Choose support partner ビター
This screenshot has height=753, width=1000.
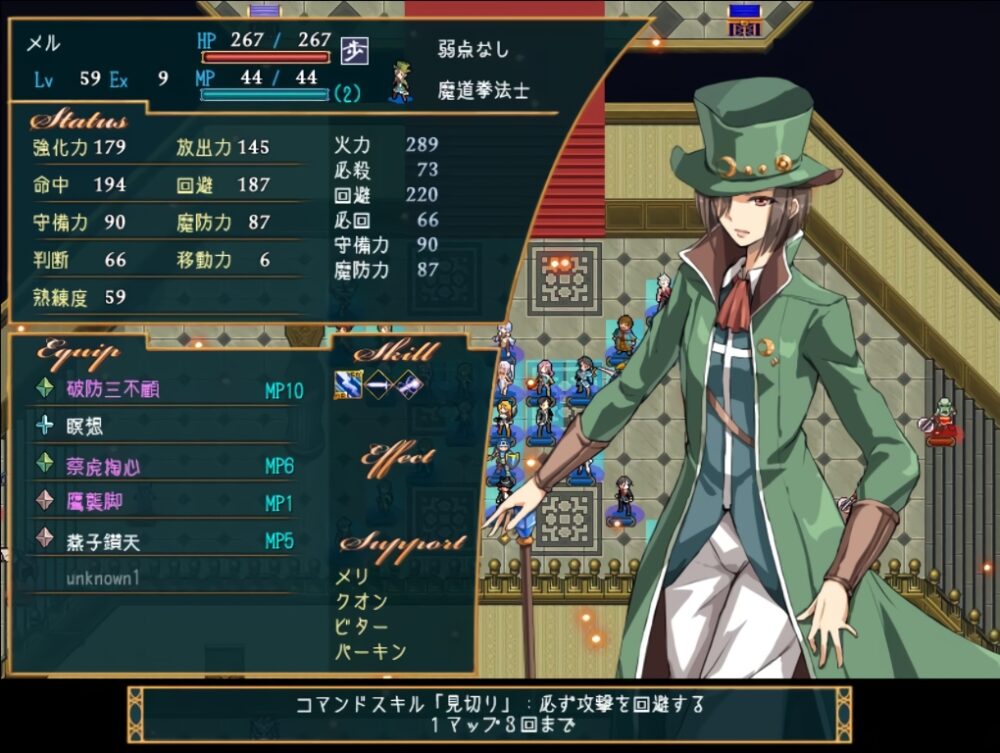click(360, 627)
